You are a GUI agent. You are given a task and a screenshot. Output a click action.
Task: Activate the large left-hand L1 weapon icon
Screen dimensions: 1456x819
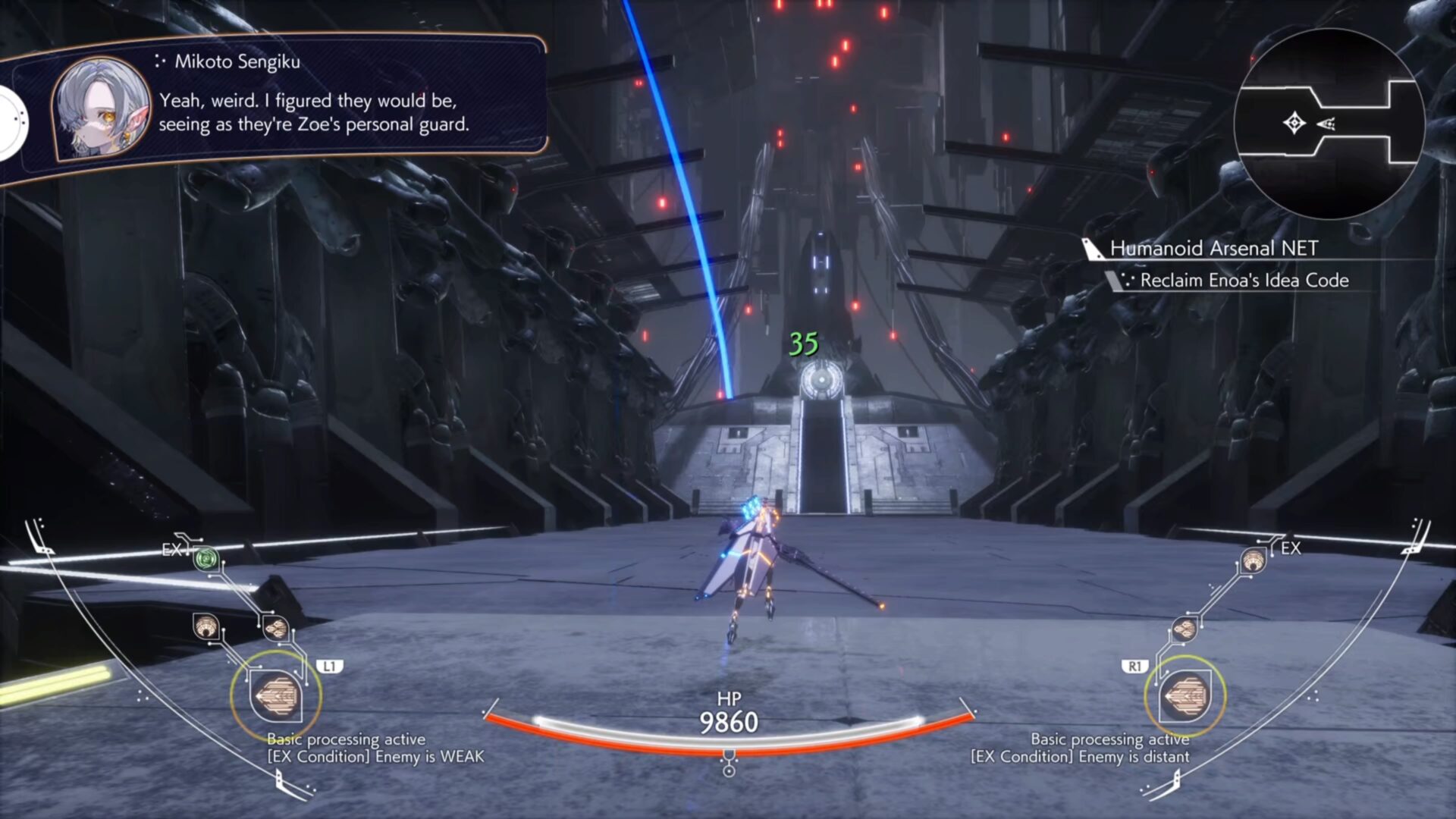click(276, 696)
